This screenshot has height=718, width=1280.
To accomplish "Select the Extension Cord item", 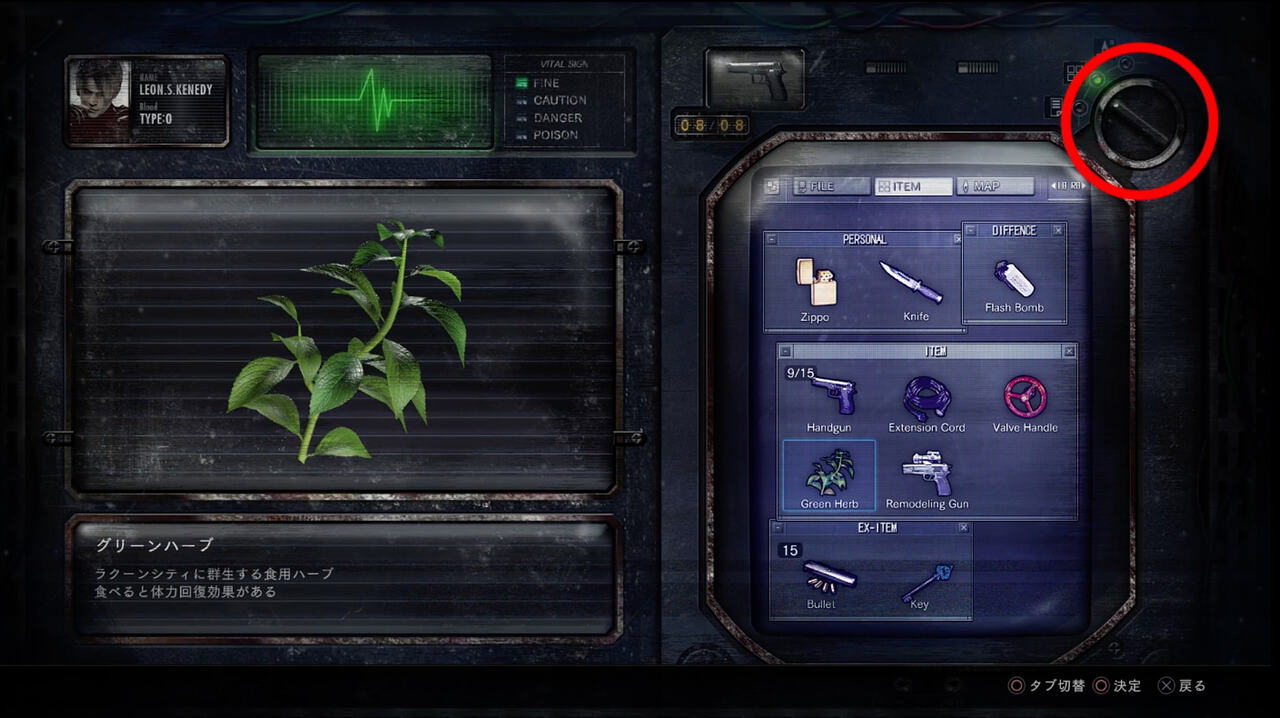I will tap(926, 400).
